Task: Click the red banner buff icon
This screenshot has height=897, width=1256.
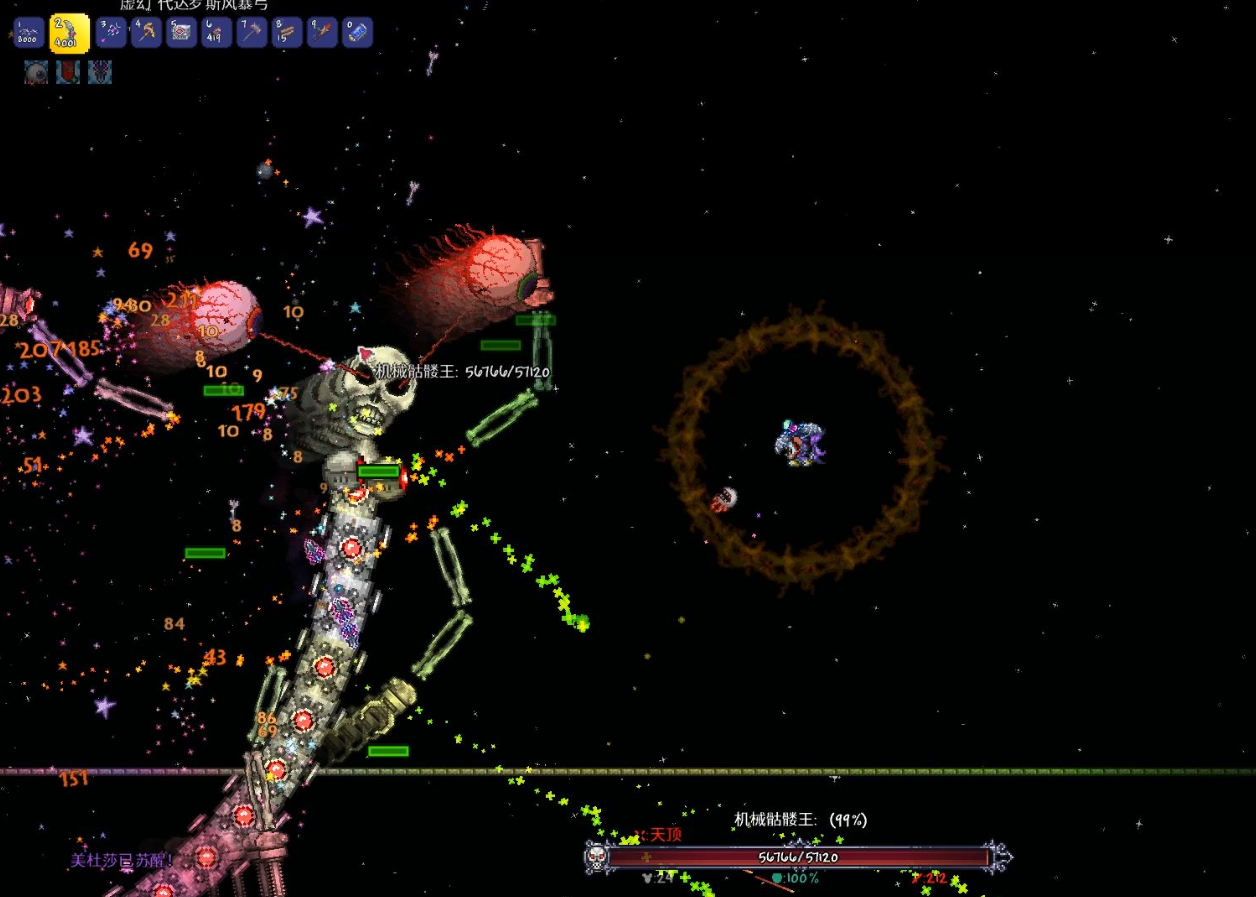Action: click(x=68, y=72)
